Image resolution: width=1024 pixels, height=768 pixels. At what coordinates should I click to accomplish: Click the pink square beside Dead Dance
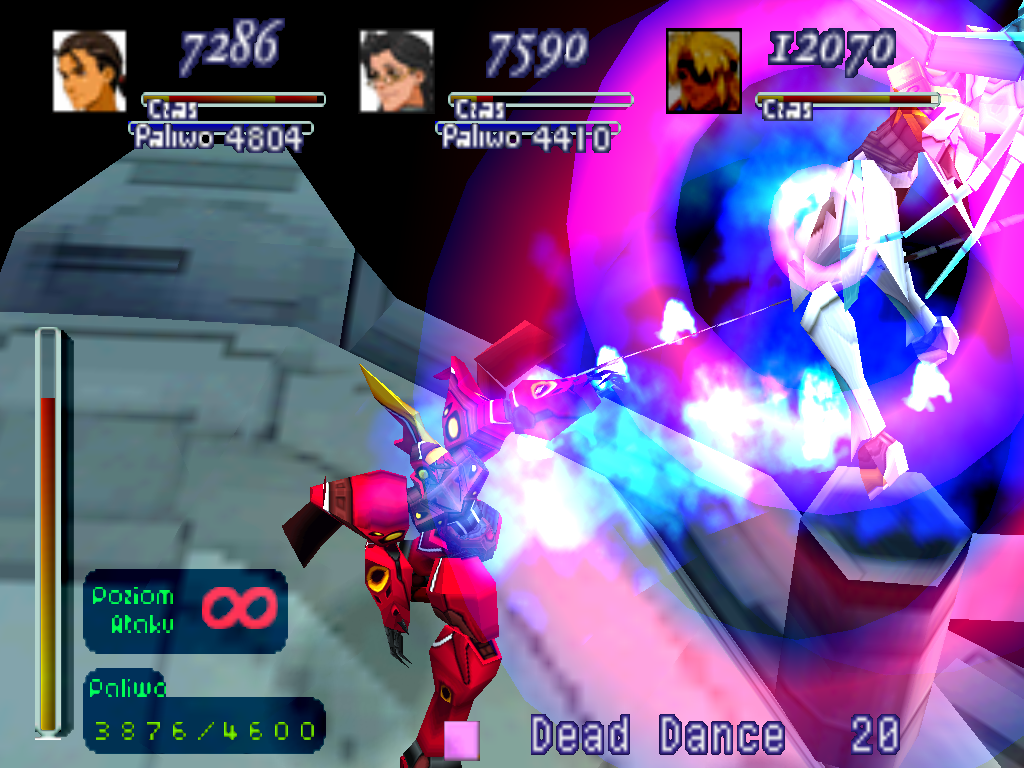[462, 739]
